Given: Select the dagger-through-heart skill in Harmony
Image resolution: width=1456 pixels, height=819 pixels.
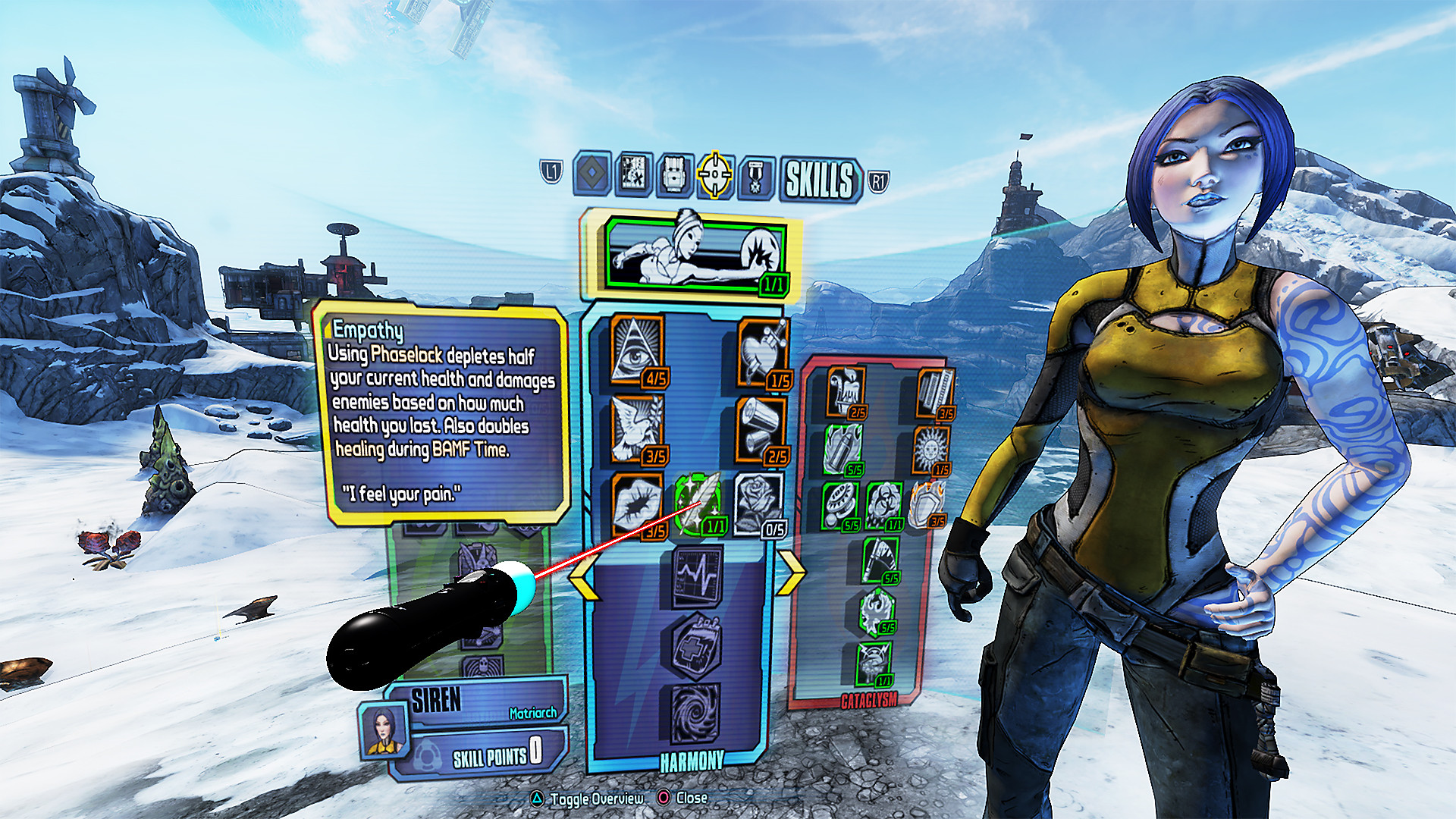Looking at the screenshot, I should point(763,351).
